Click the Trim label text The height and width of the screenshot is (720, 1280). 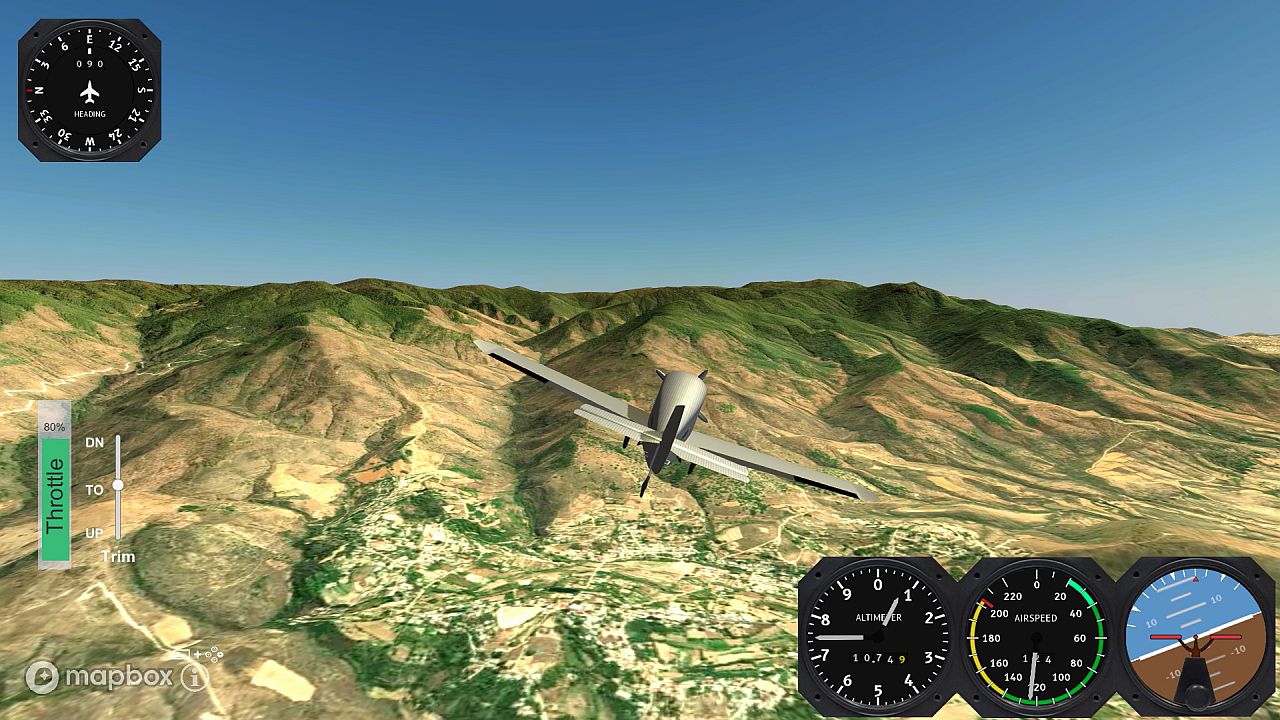[118, 557]
